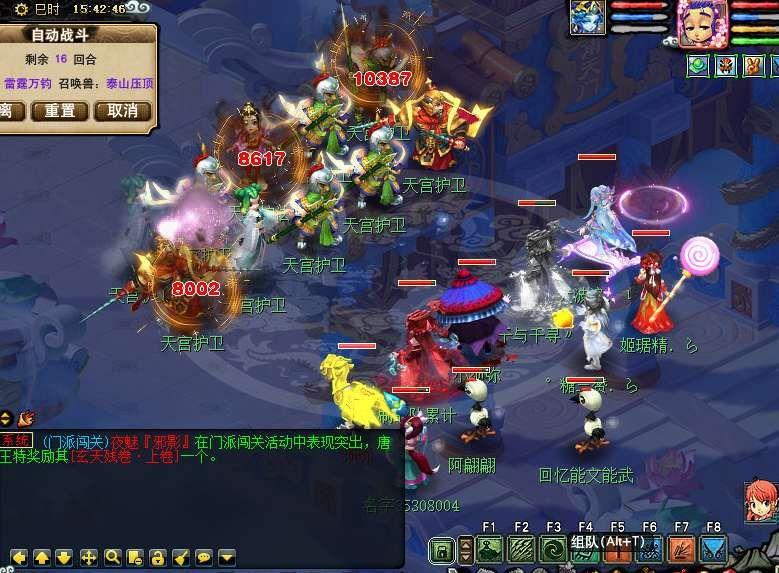Click the 取消 (cancel) auto-battle button

(x=123, y=111)
